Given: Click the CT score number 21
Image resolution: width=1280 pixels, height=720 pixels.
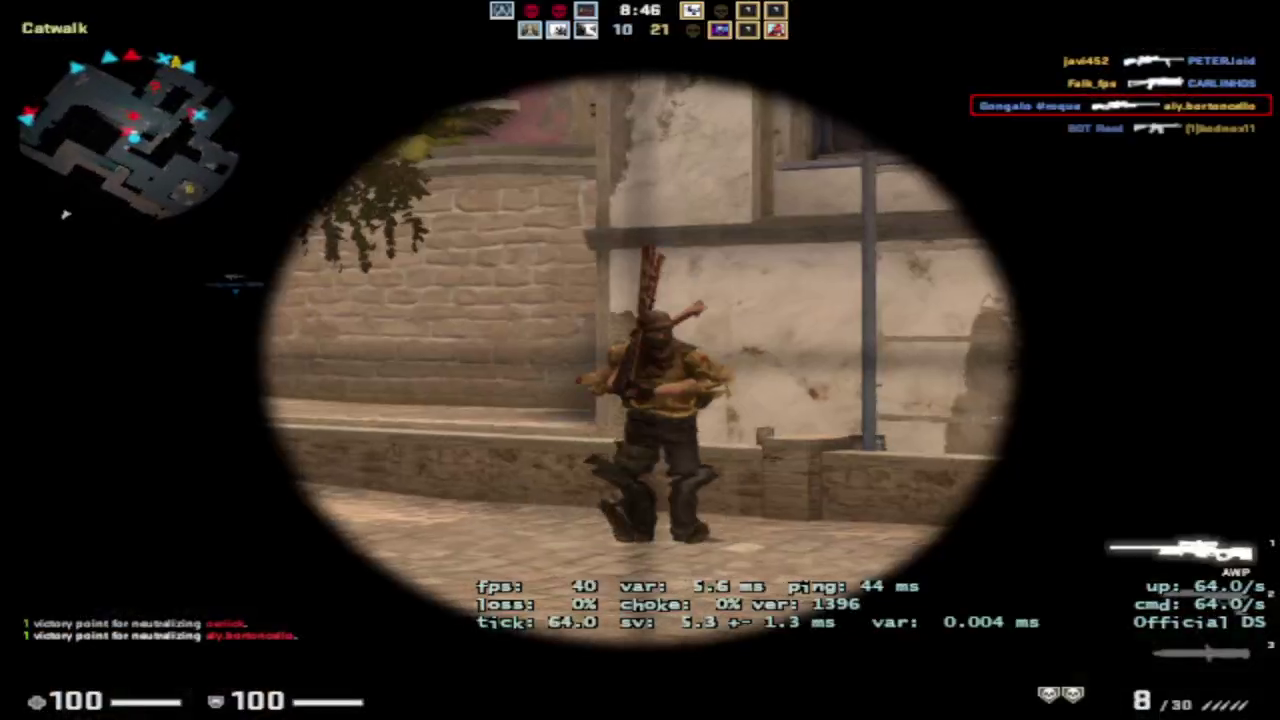Looking at the screenshot, I should [659, 29].
